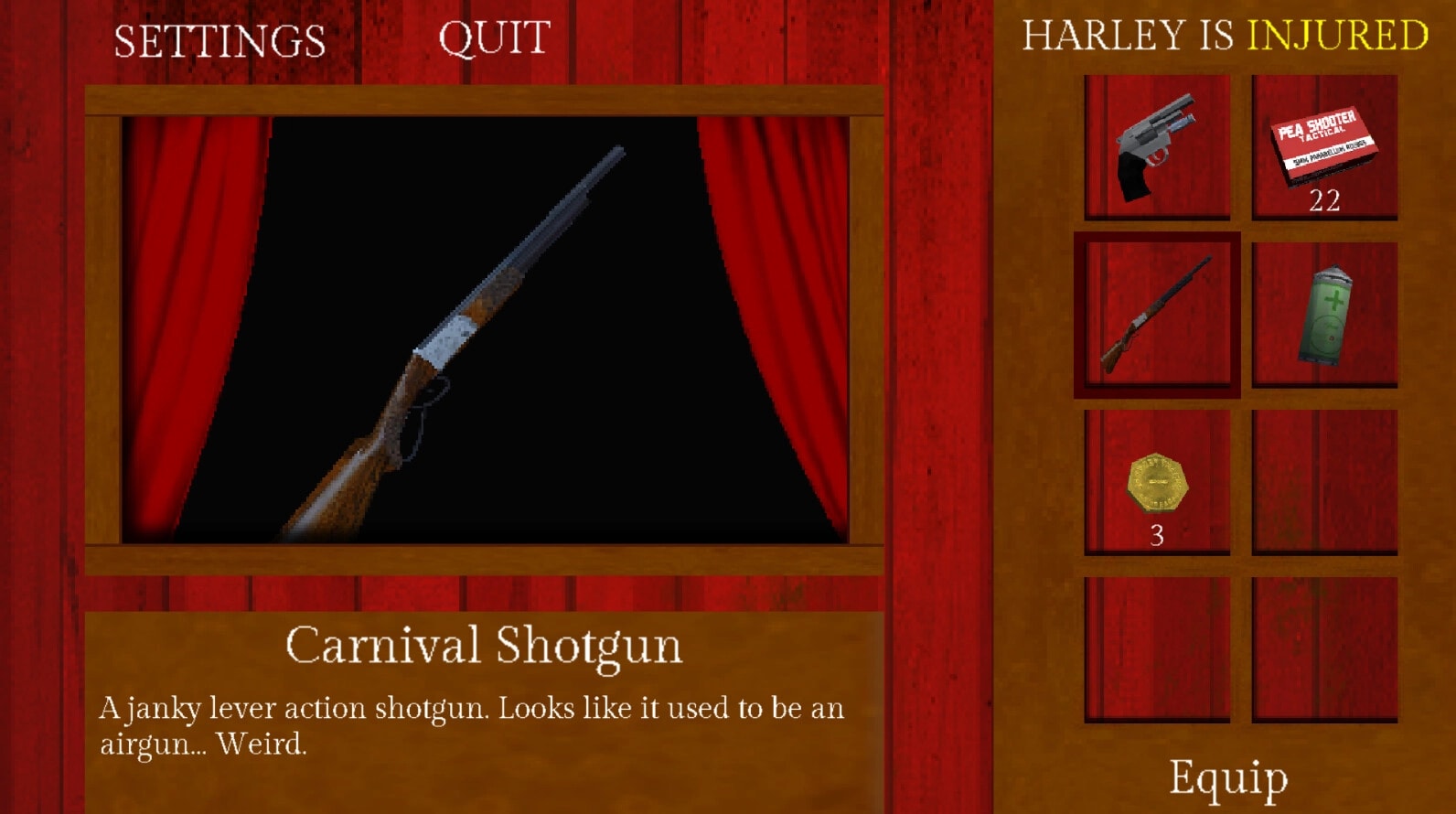The height and width of the screenshot is (814, 1456).
Task: Click Quit to exit the game
Action: point(495,38)
